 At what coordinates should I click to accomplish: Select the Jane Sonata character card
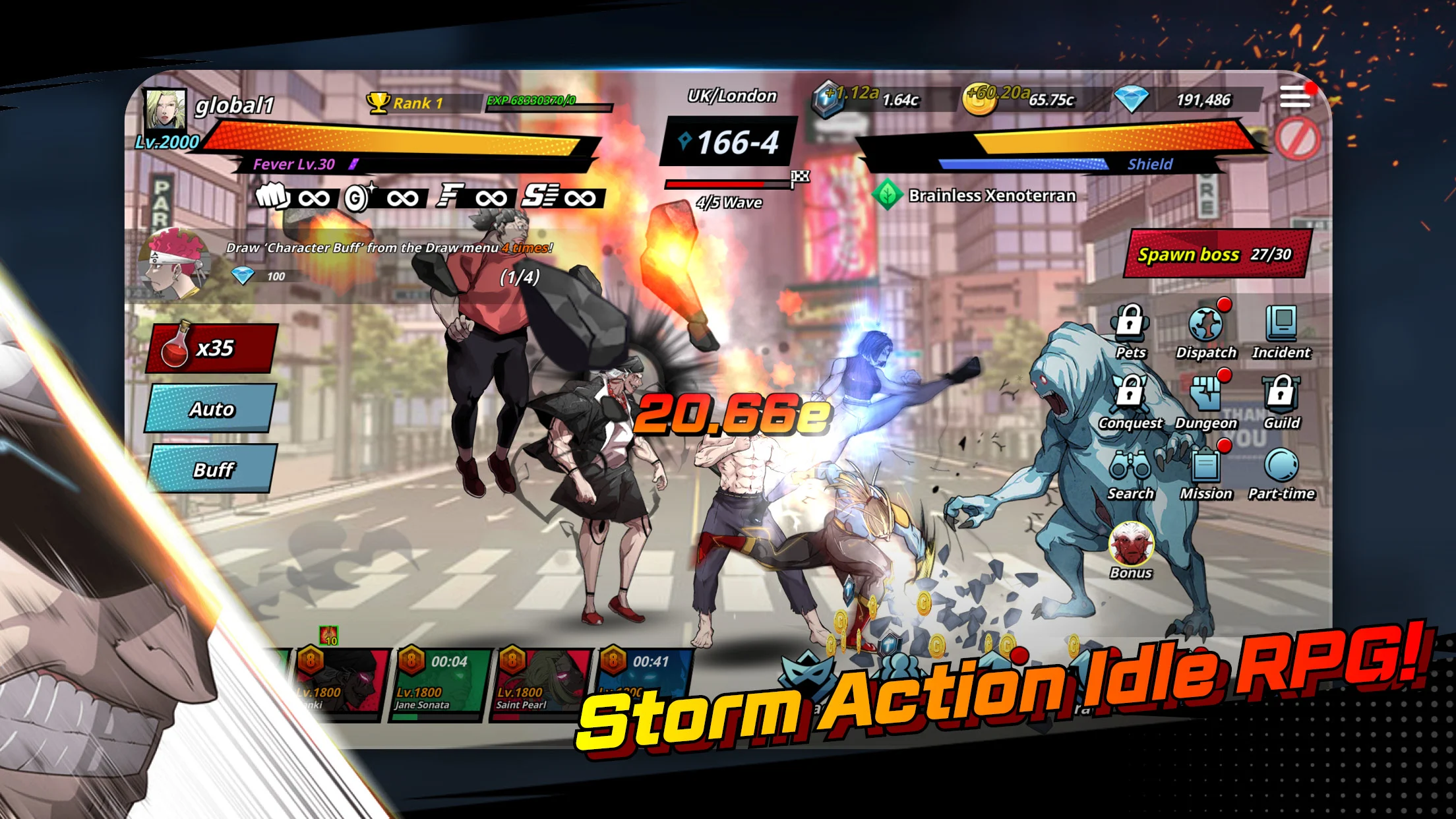tap(440, 683)
